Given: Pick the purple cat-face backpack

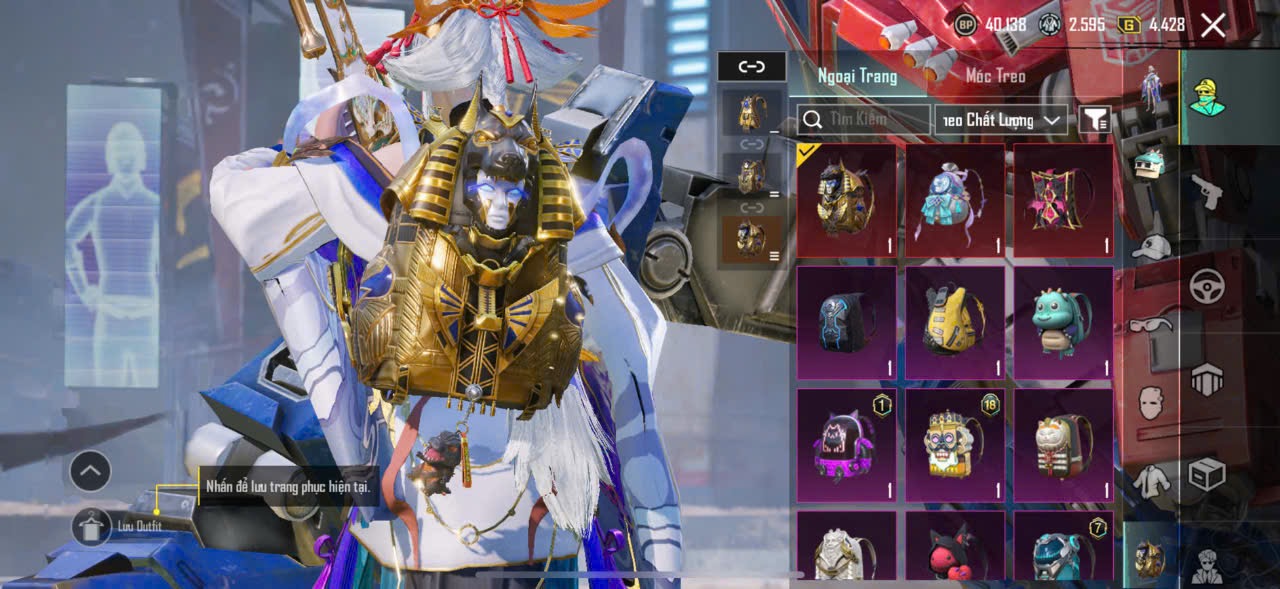Looking at the screenshot, I should [846, 445].
